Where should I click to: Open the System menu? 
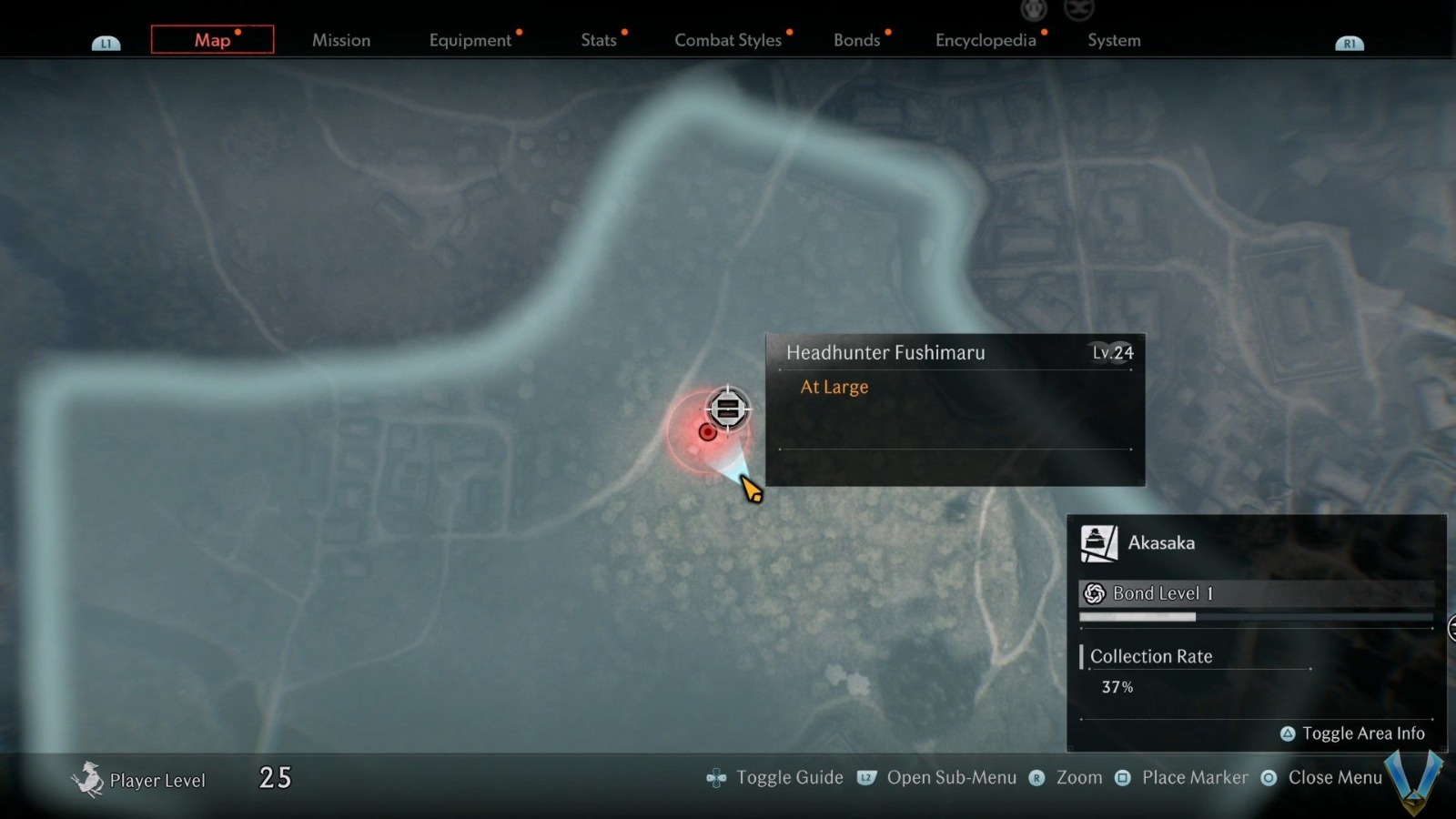pyautogui.click(x=1114, y=40)
